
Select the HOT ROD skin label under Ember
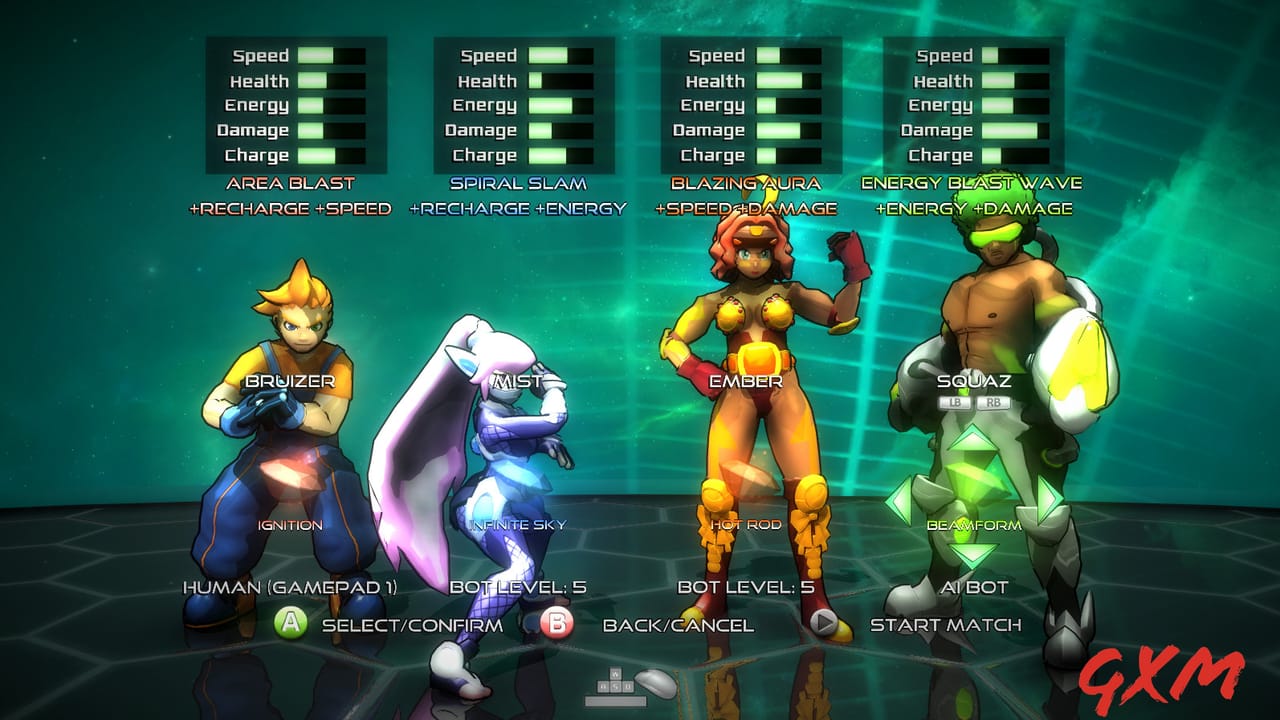745,524
